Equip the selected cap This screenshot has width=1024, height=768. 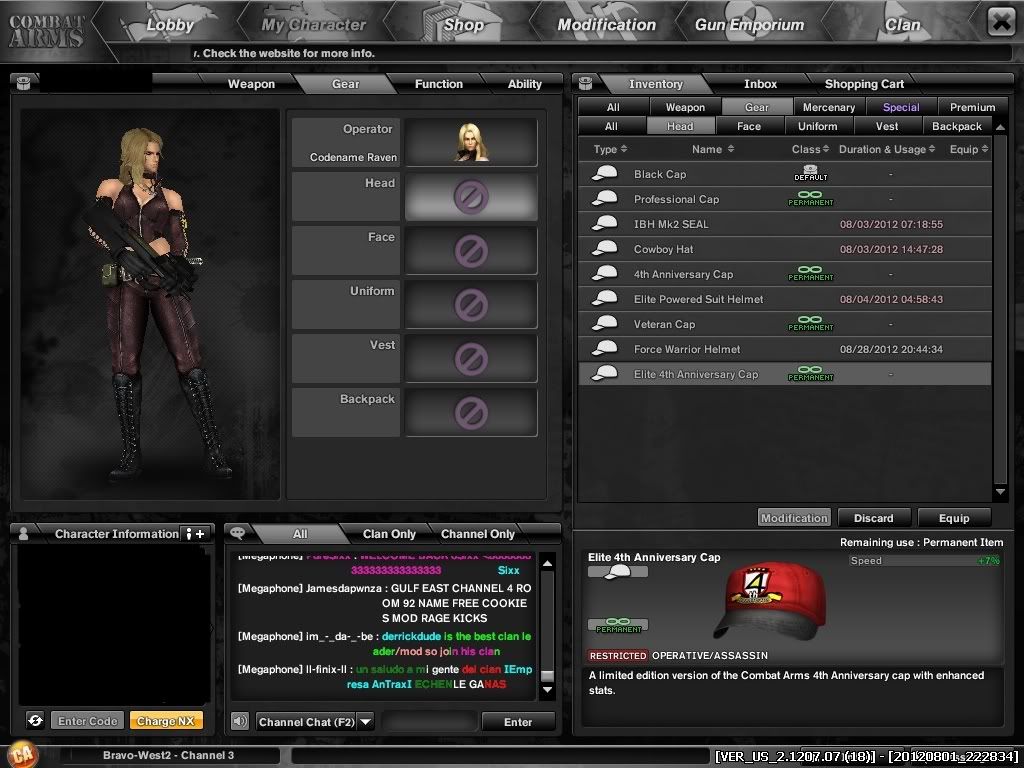click(953, 518)
